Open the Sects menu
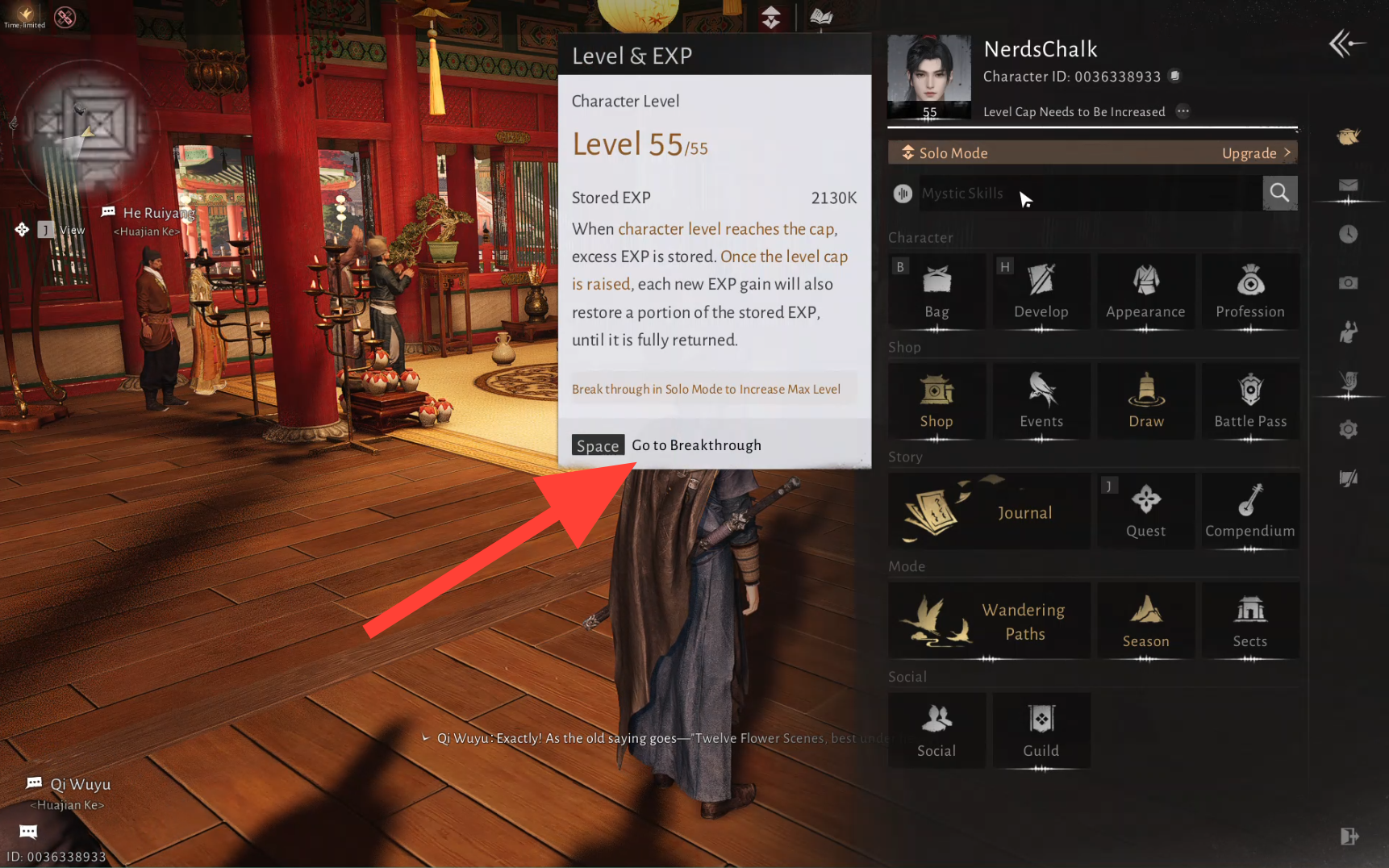This screenshot has width=1389, height=868. click(x=1250, y=621)
